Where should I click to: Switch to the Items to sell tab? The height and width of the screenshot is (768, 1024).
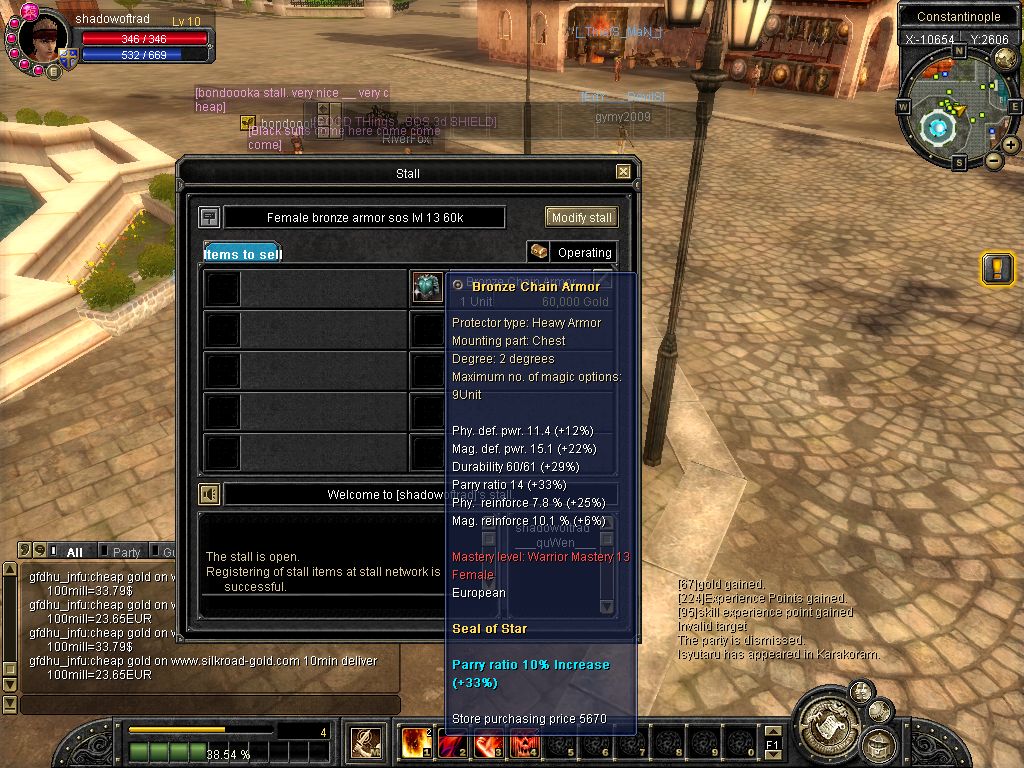[243, 253]
